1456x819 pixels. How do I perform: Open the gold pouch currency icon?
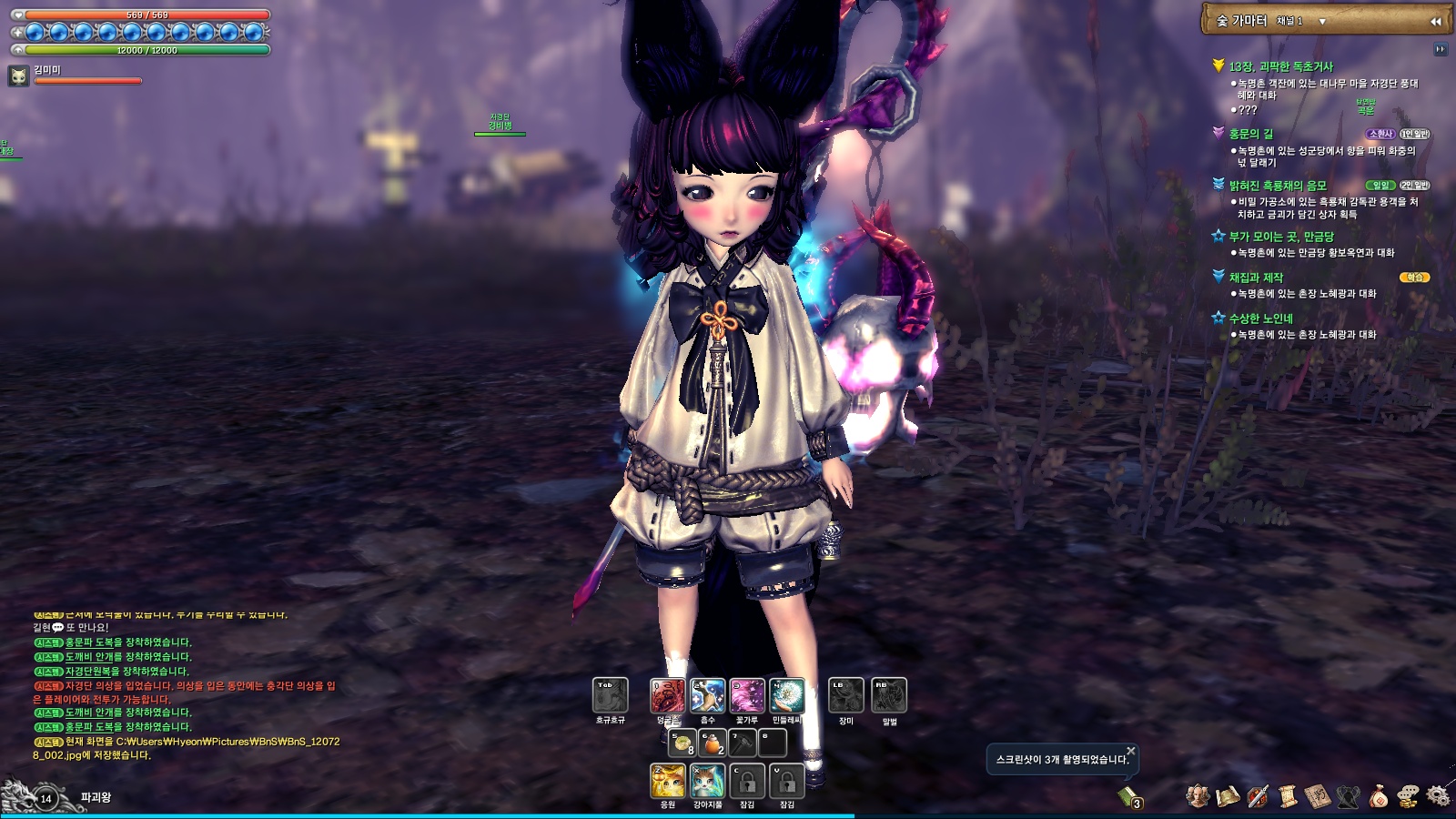pyautogui.click(x=1380, y=796)
